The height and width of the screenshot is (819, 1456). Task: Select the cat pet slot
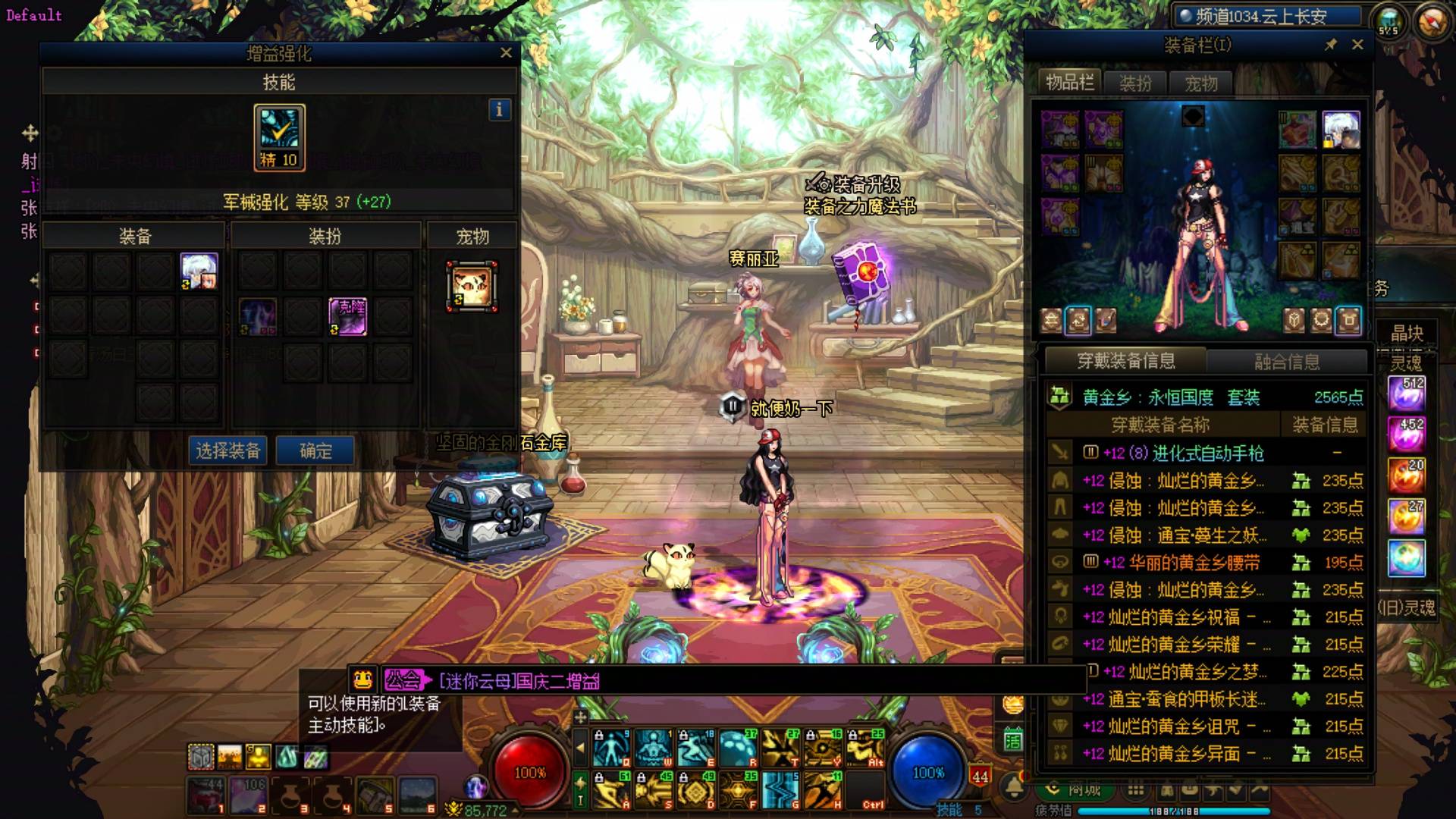[x=472, y=287]
